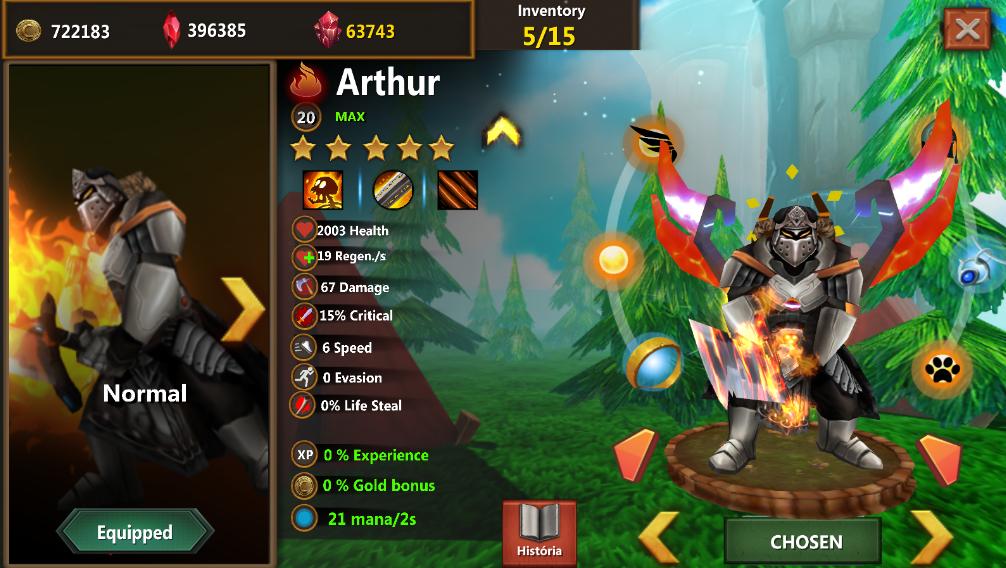Select the flaming skull skill icon
Image resolution: width=1006 pixels, height=568 pixels.
coord(323,190)
